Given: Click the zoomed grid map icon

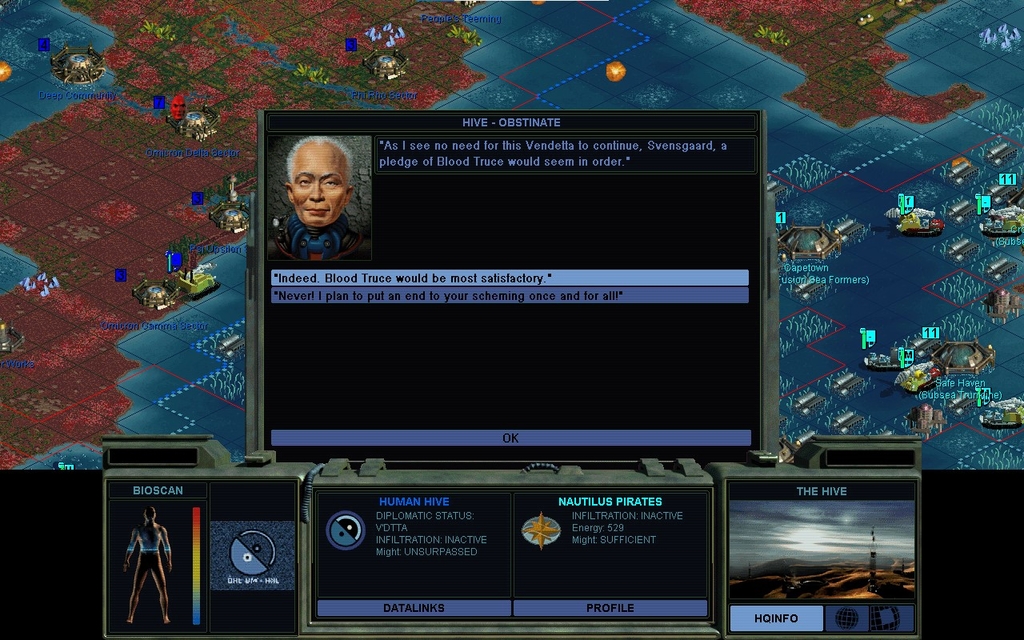Looking at the screenshot, I should [x=884, y=618].
